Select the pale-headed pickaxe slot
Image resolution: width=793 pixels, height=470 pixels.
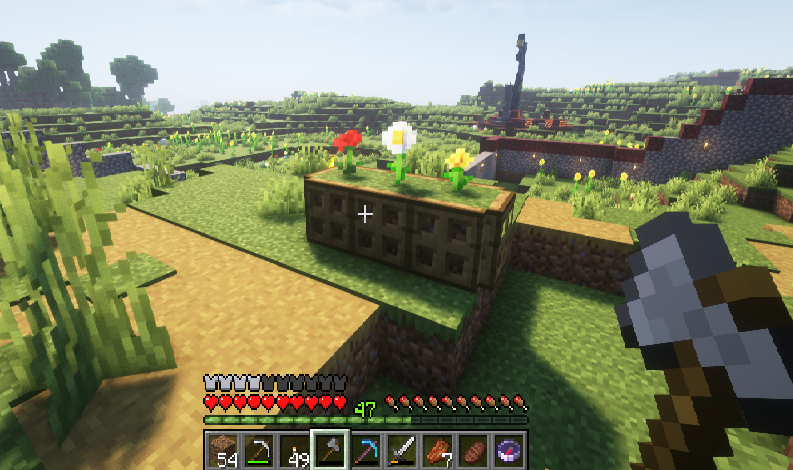(260, 450)
